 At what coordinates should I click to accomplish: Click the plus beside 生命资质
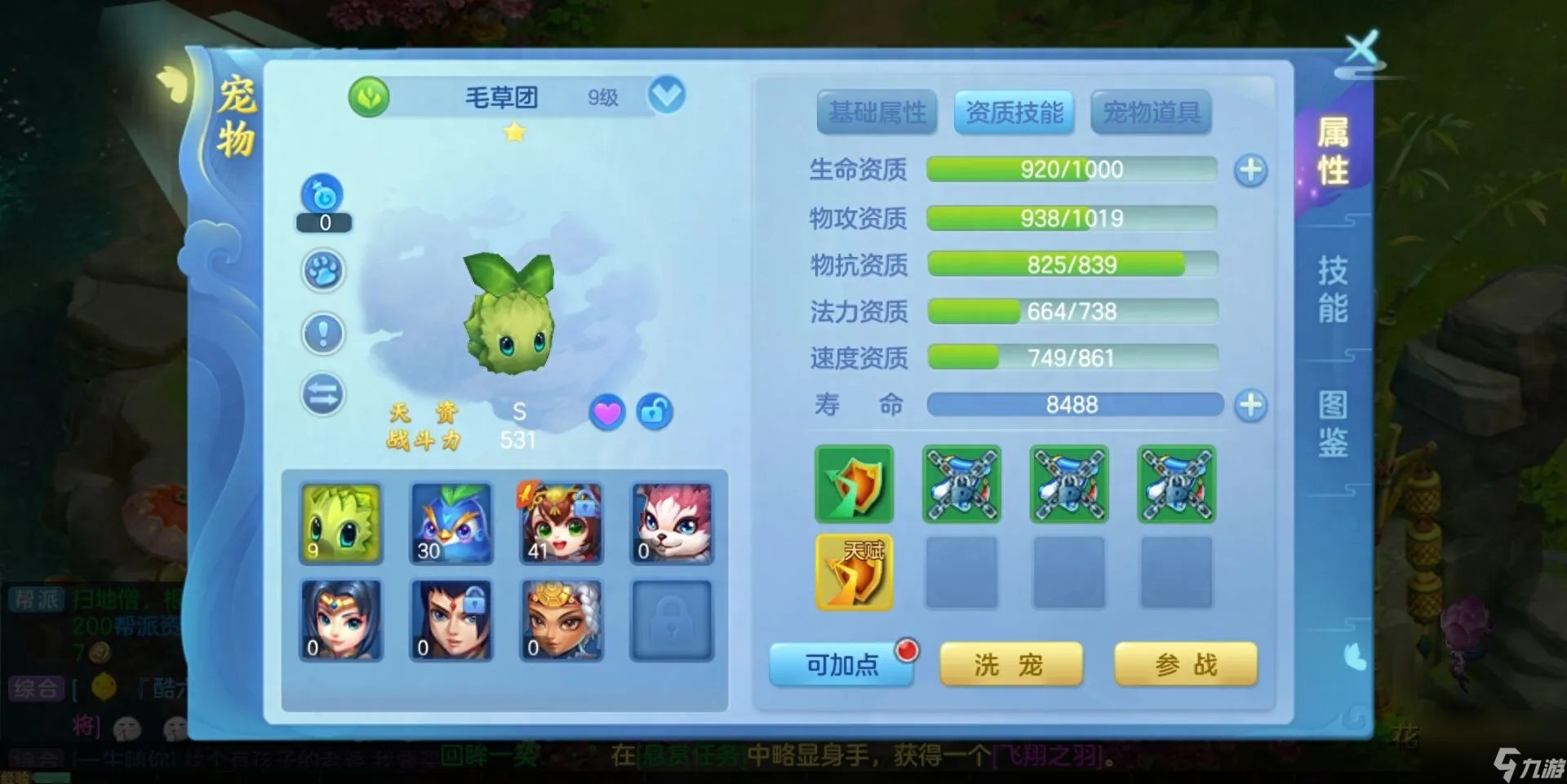click(1250, 169)
